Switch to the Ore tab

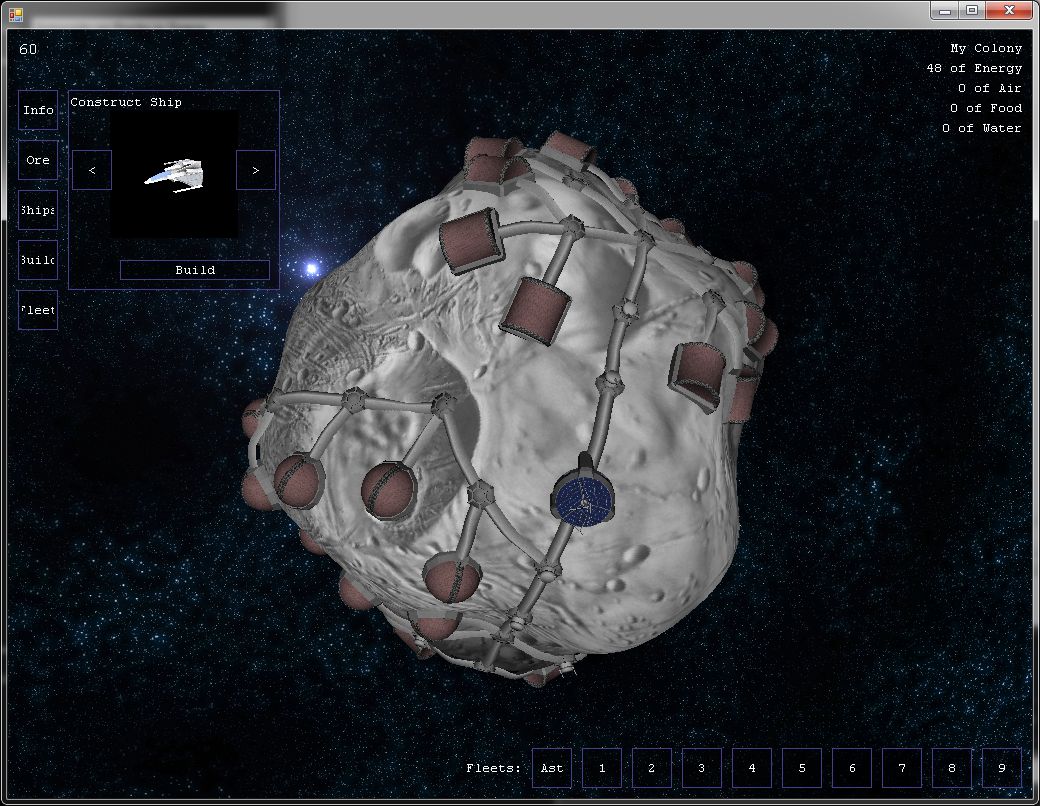tap(38, 160)
